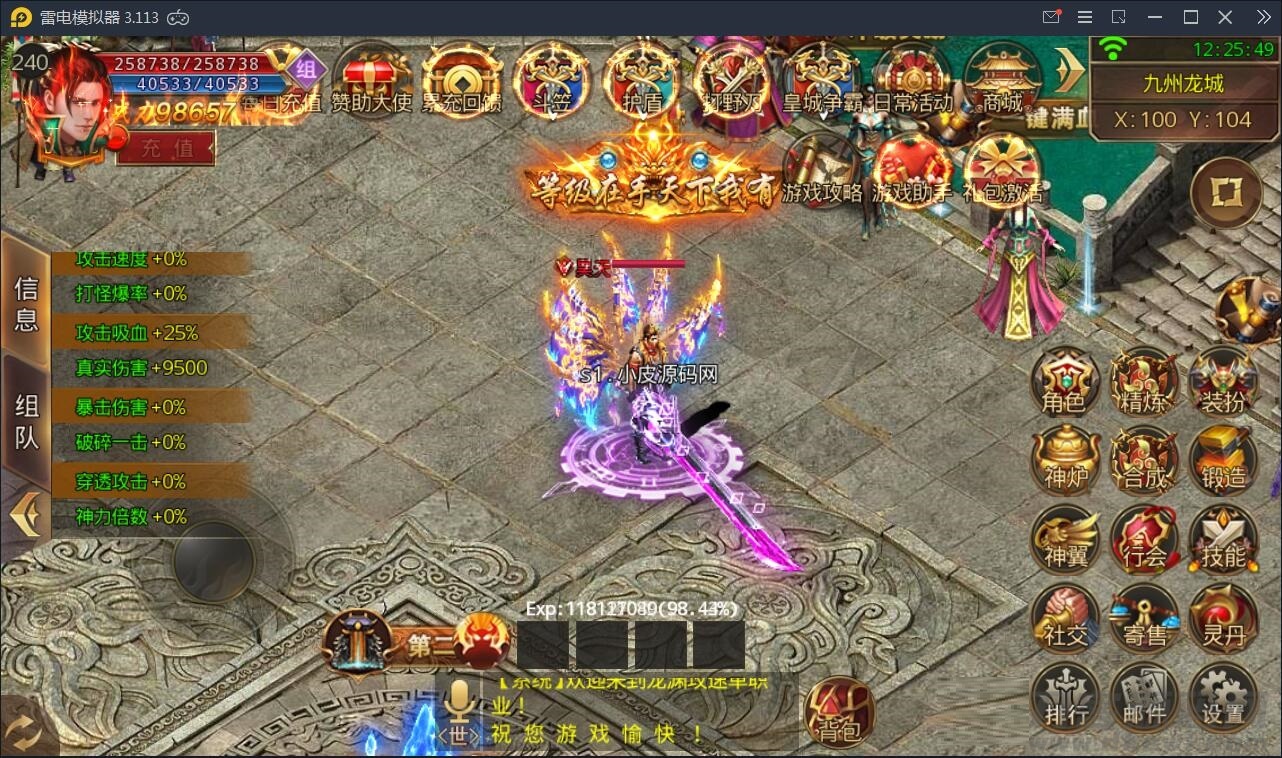Open the 行会 guild icon

[1144, 540]
